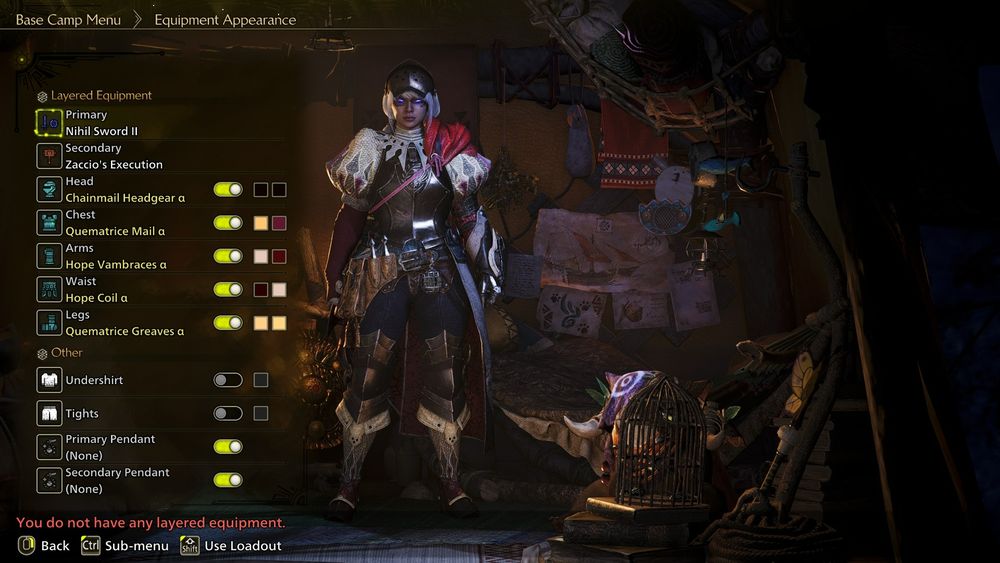Select Arms Hope Vambraces α entry
Screen dimensions: 1000x563
click(115, 256)
